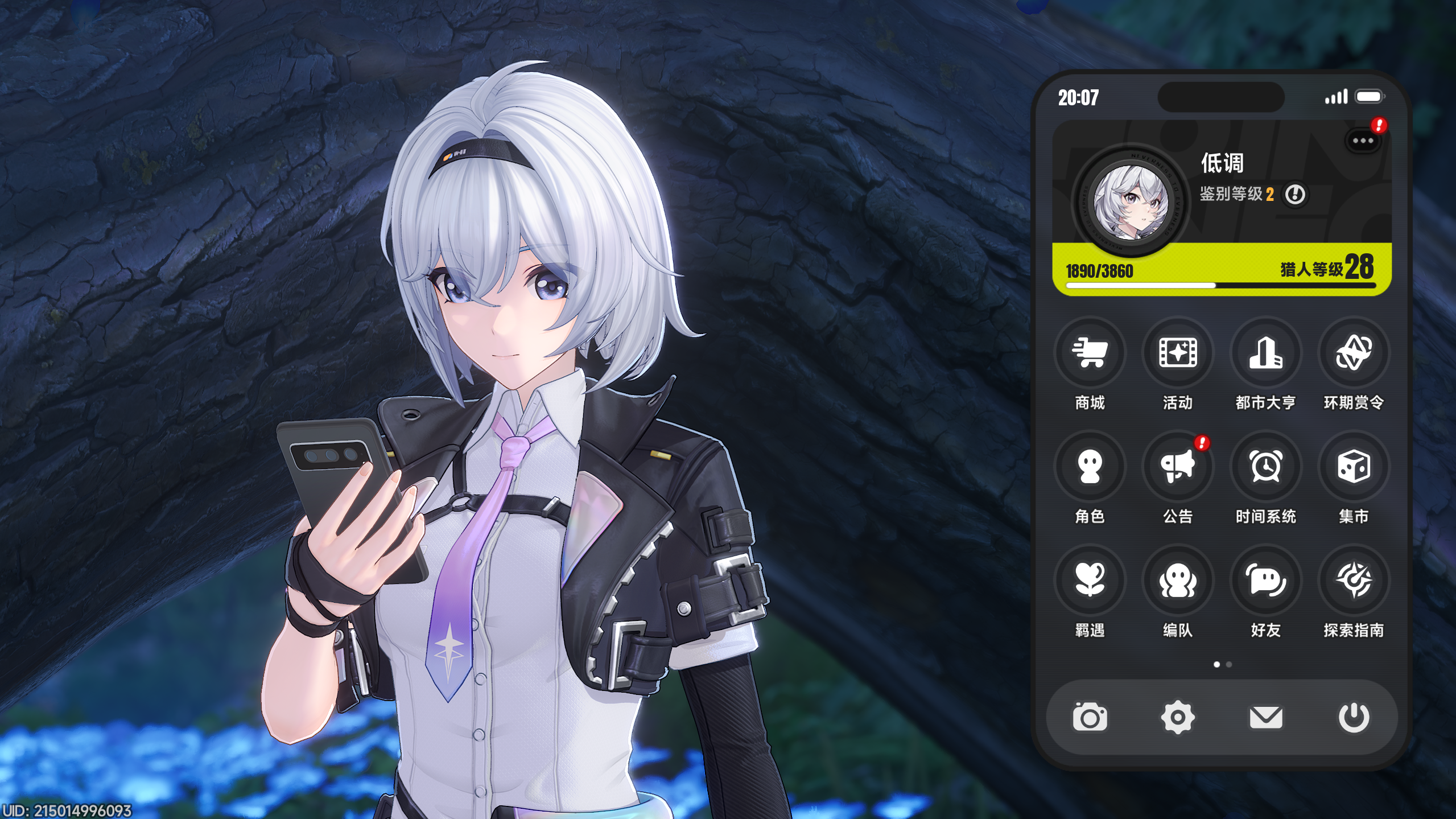Switch to the second phone page dot
The height and width of the screenshot is (819, 1456).
coord(1229,664)
